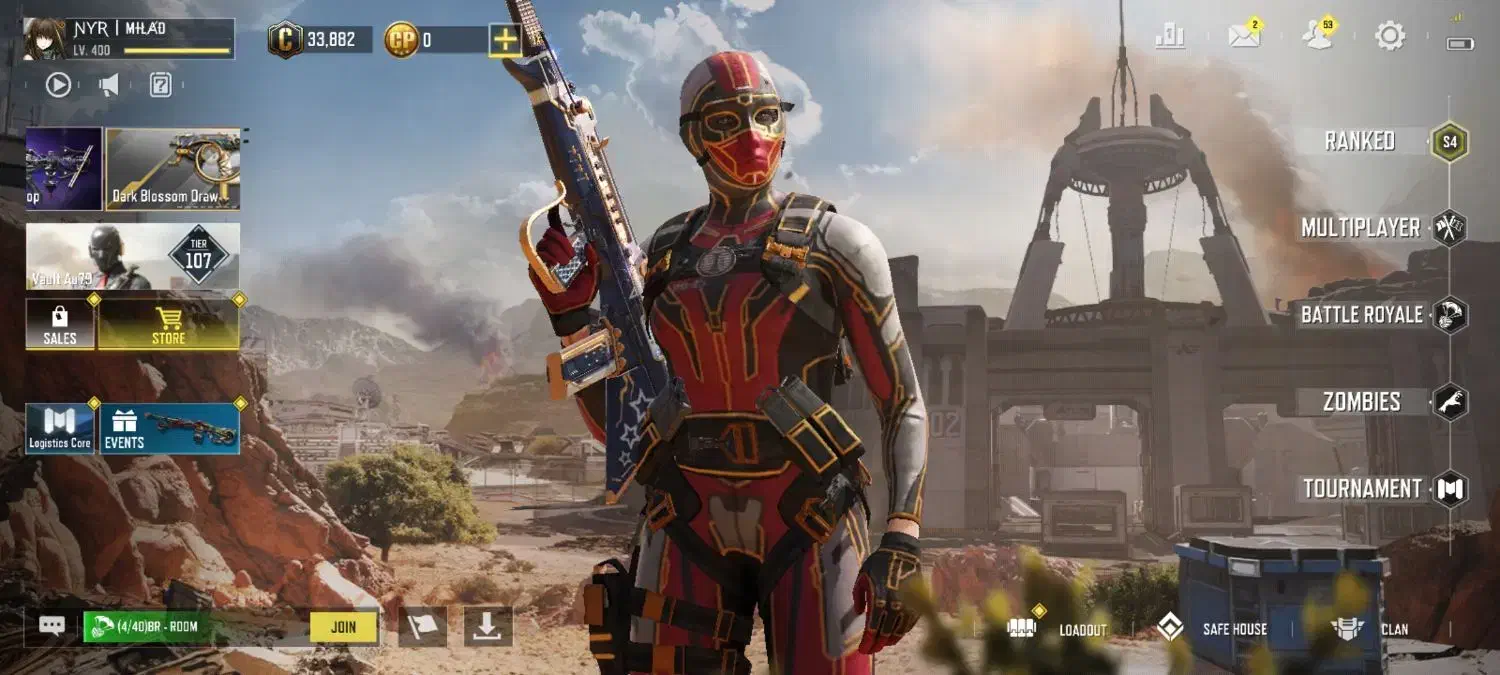Visit the Store
1500x675 pixels.
pos(168,325)
